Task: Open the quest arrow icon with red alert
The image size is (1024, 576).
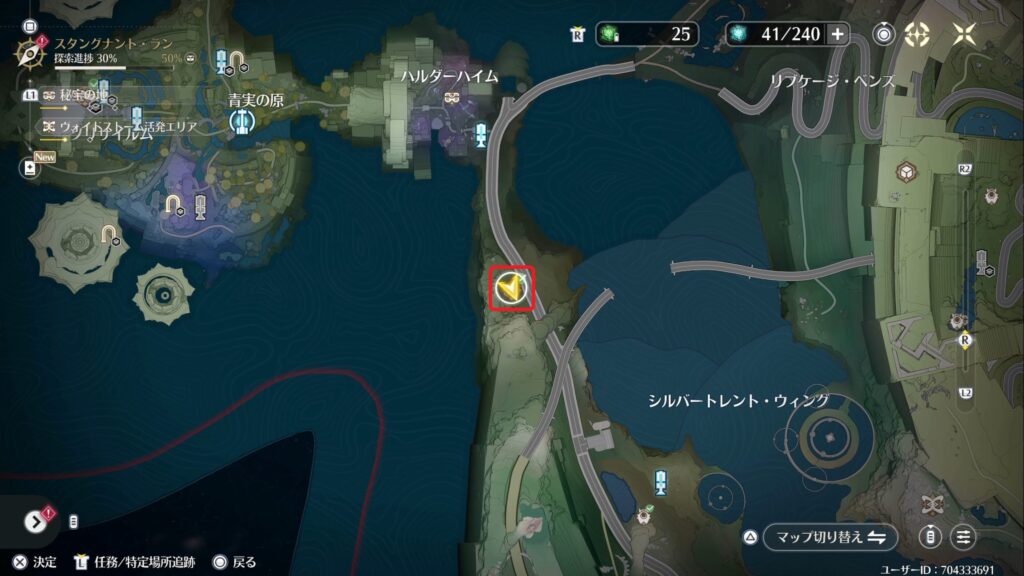Action: tap(37, 520)
